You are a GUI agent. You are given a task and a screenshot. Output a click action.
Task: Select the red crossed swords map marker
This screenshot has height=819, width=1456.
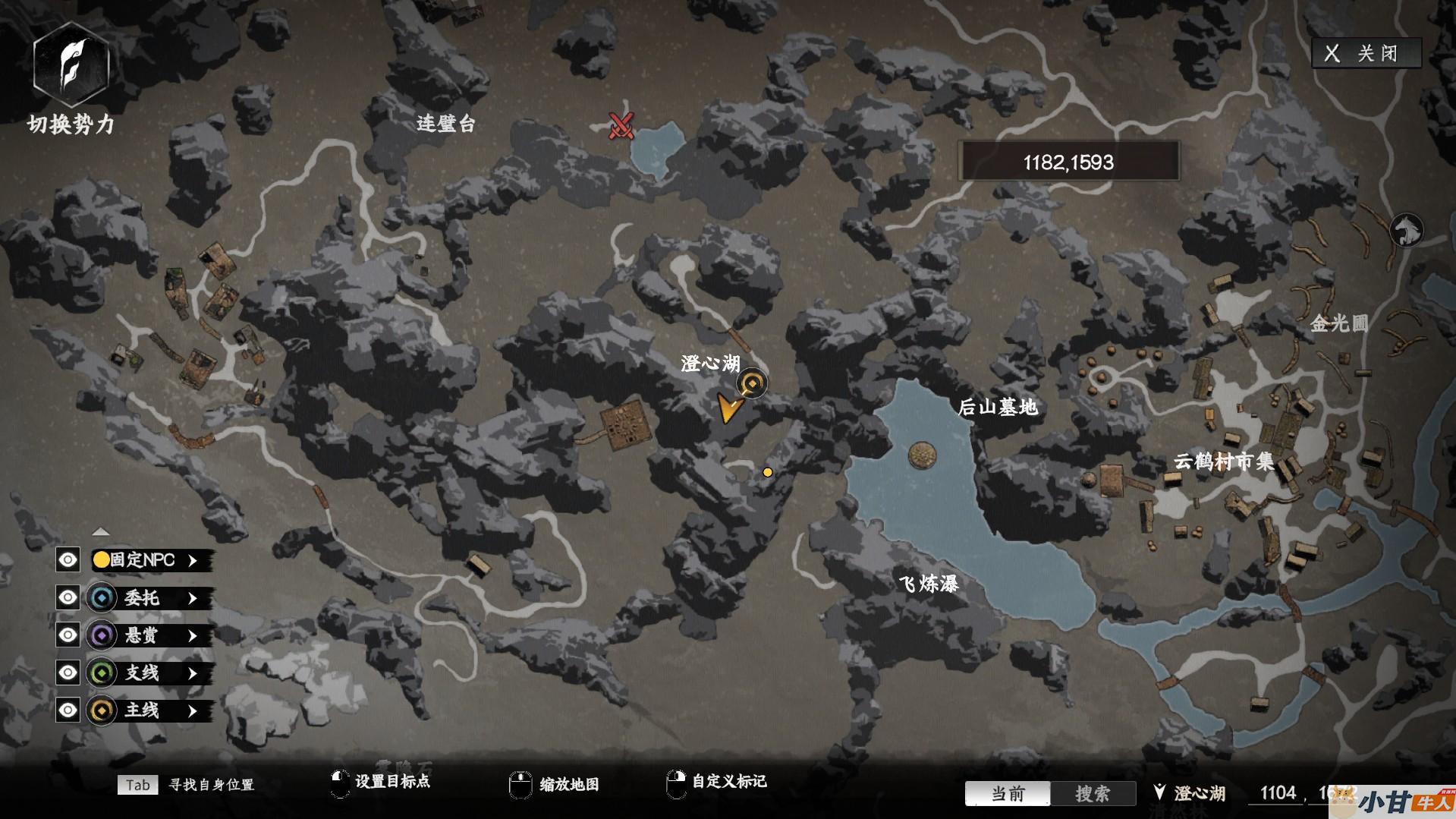pyautogui.click(x=621, y=125)
